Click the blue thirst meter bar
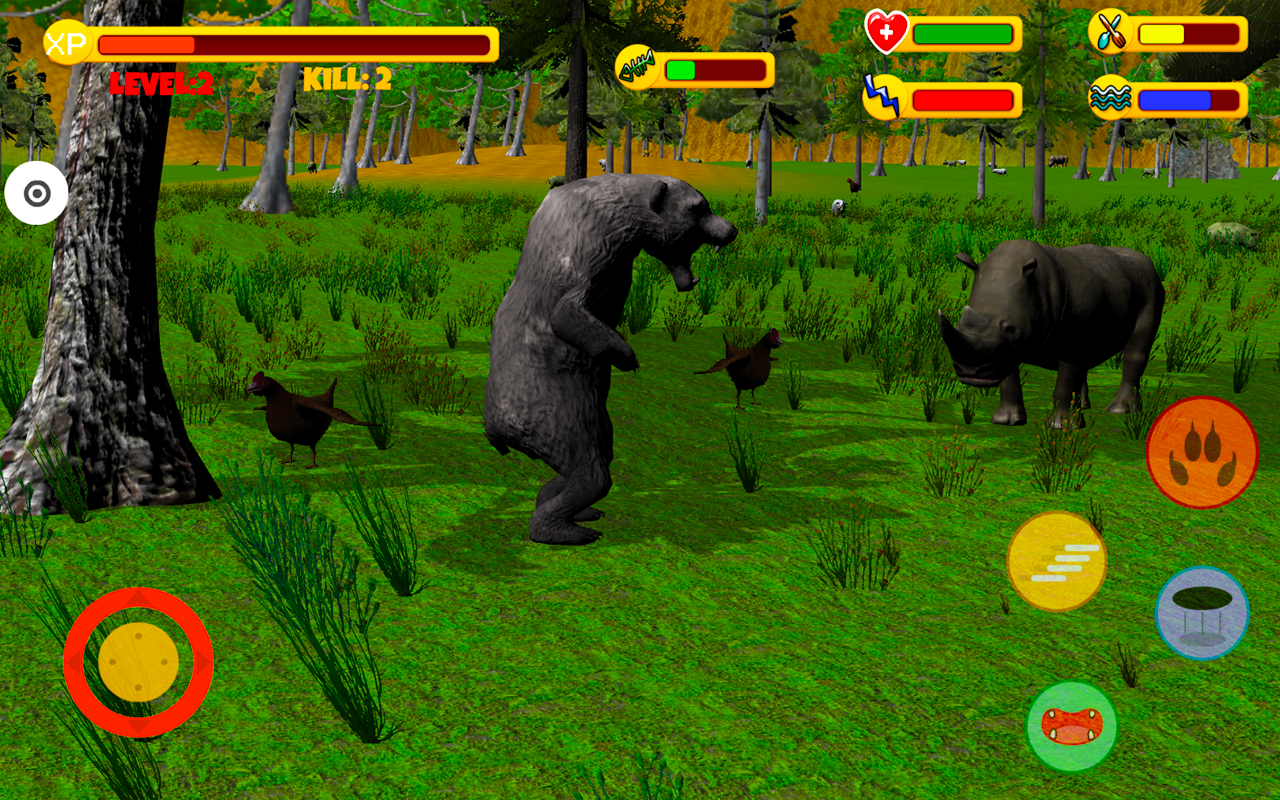Viewport: 1280px width, 800px height. [x=1175, y=98]
